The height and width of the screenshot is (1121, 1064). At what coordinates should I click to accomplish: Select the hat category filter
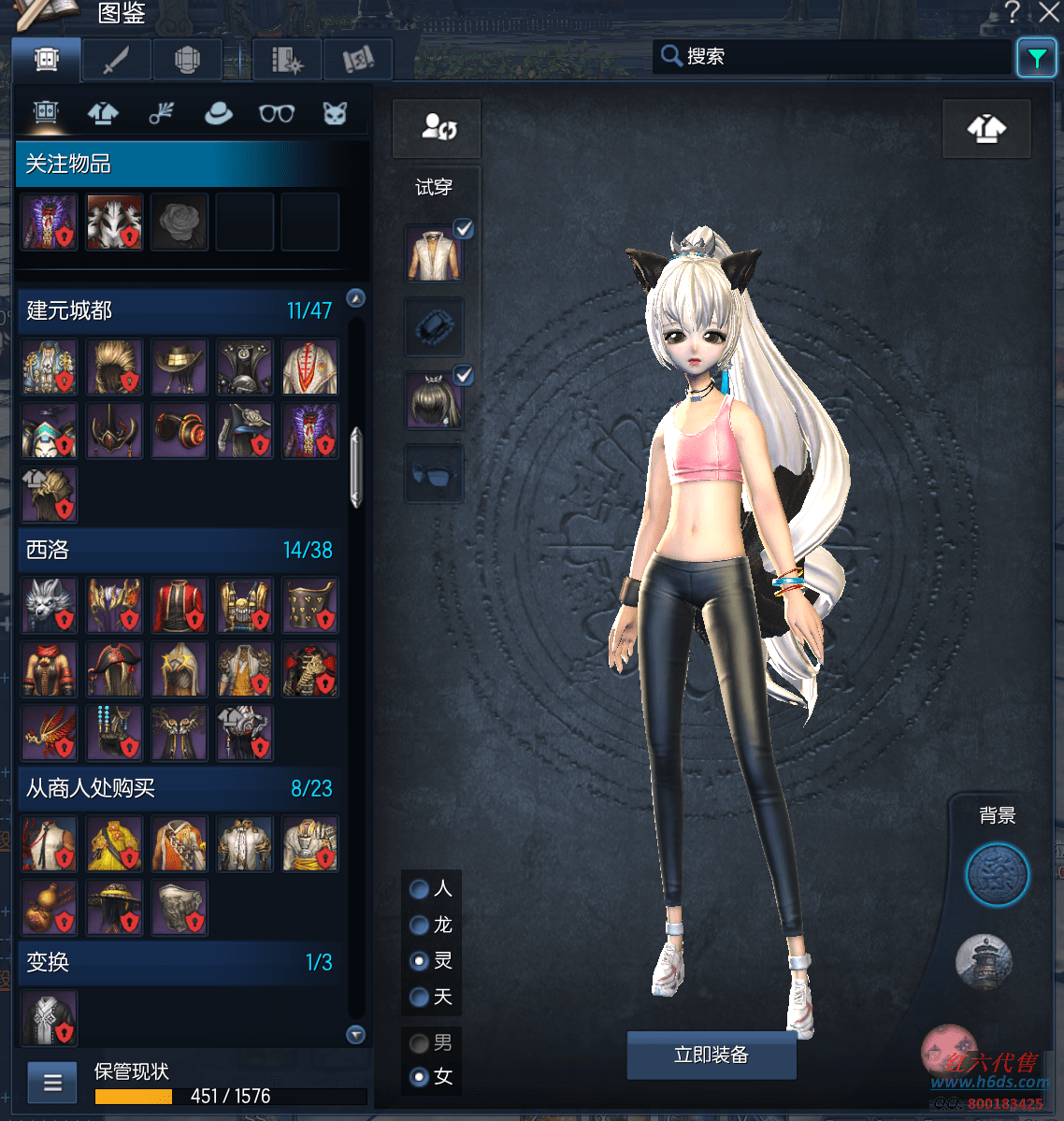pos(219,114)
